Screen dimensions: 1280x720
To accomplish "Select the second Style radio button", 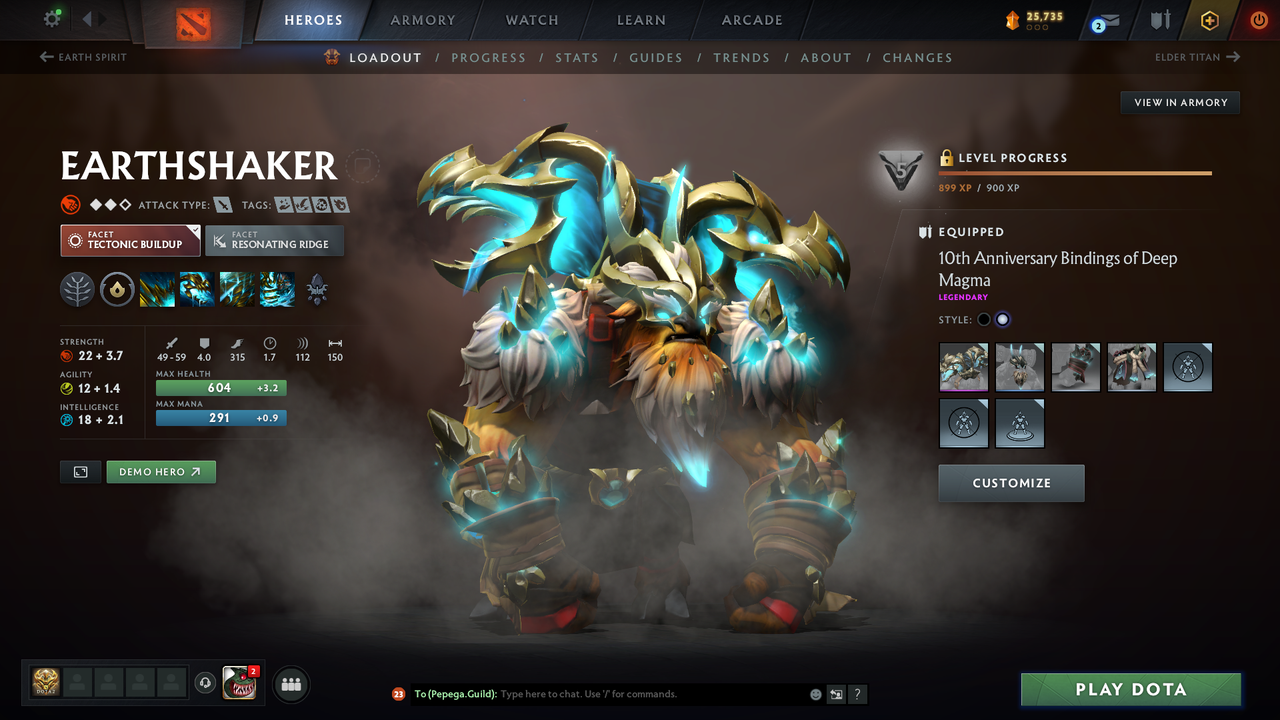I will [1002, 318].
